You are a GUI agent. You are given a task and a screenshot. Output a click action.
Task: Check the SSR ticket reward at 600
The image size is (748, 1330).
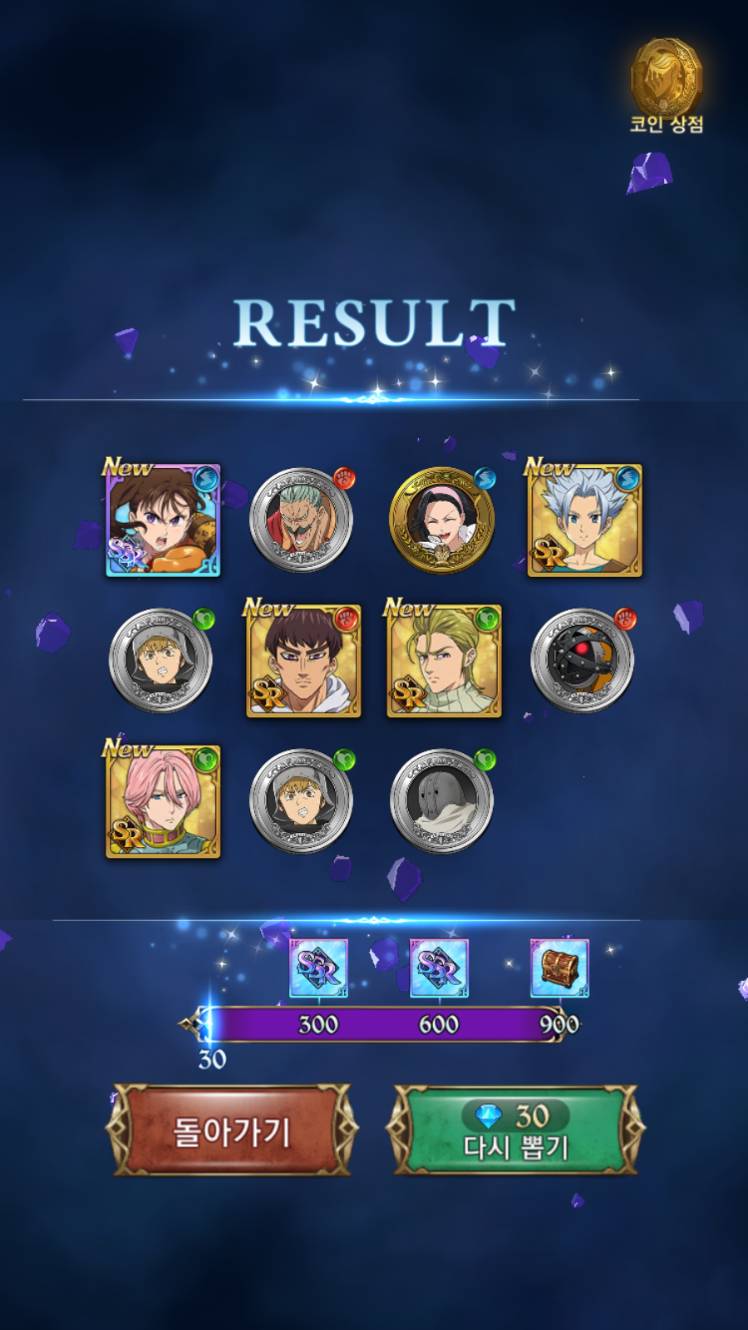(439, 968)
